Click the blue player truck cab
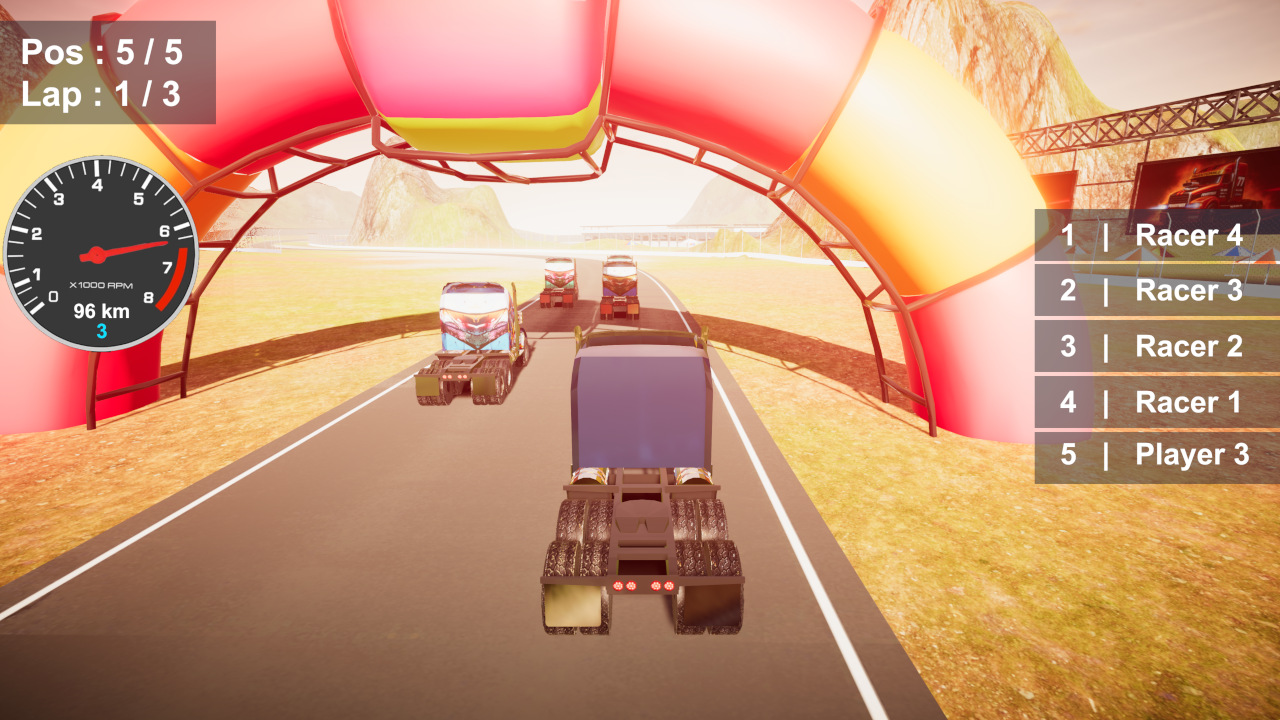Viewport: 1280px width, 720px height. click(x=640, y=410)
